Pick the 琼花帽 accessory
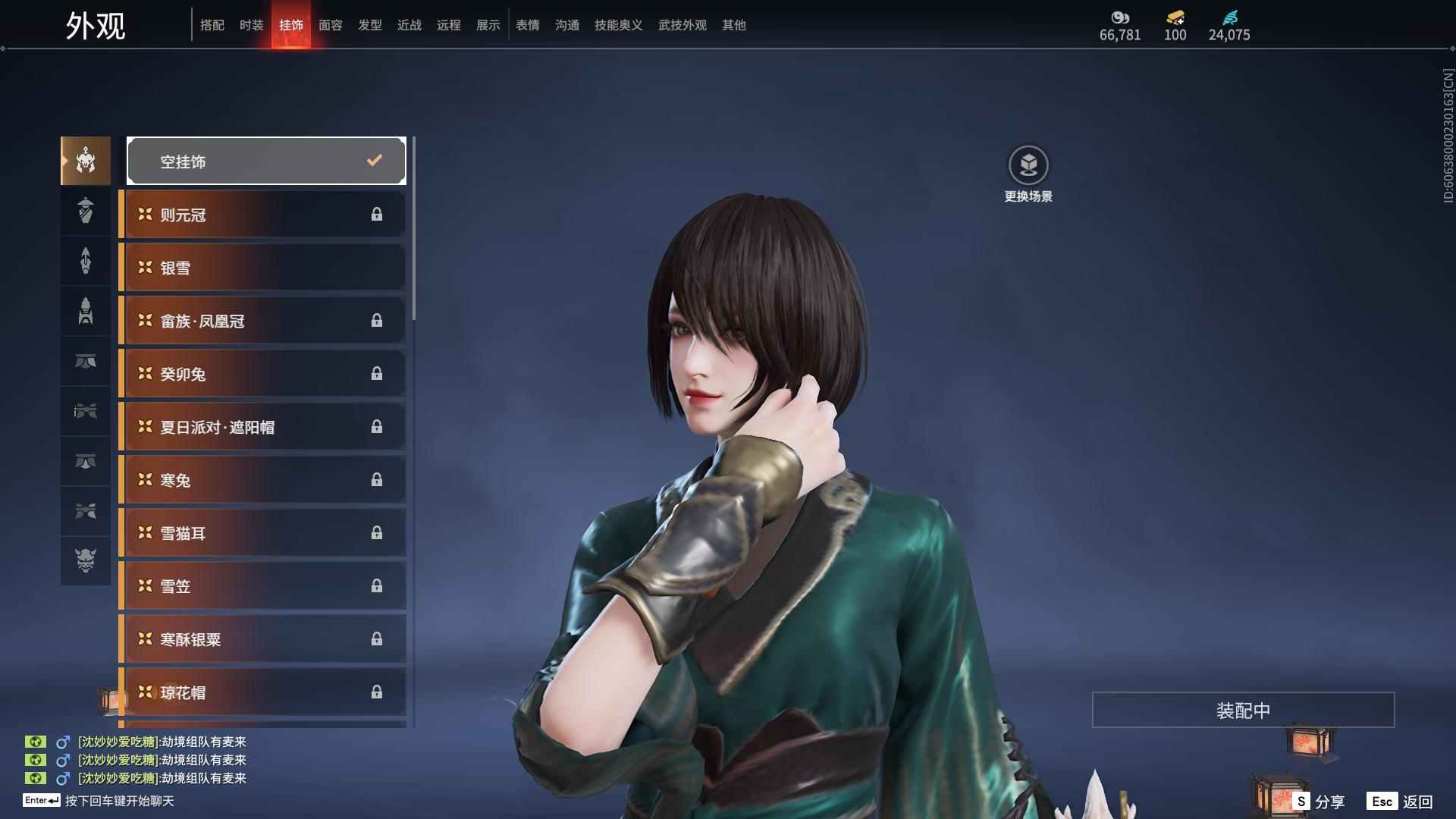 (262, 692)
